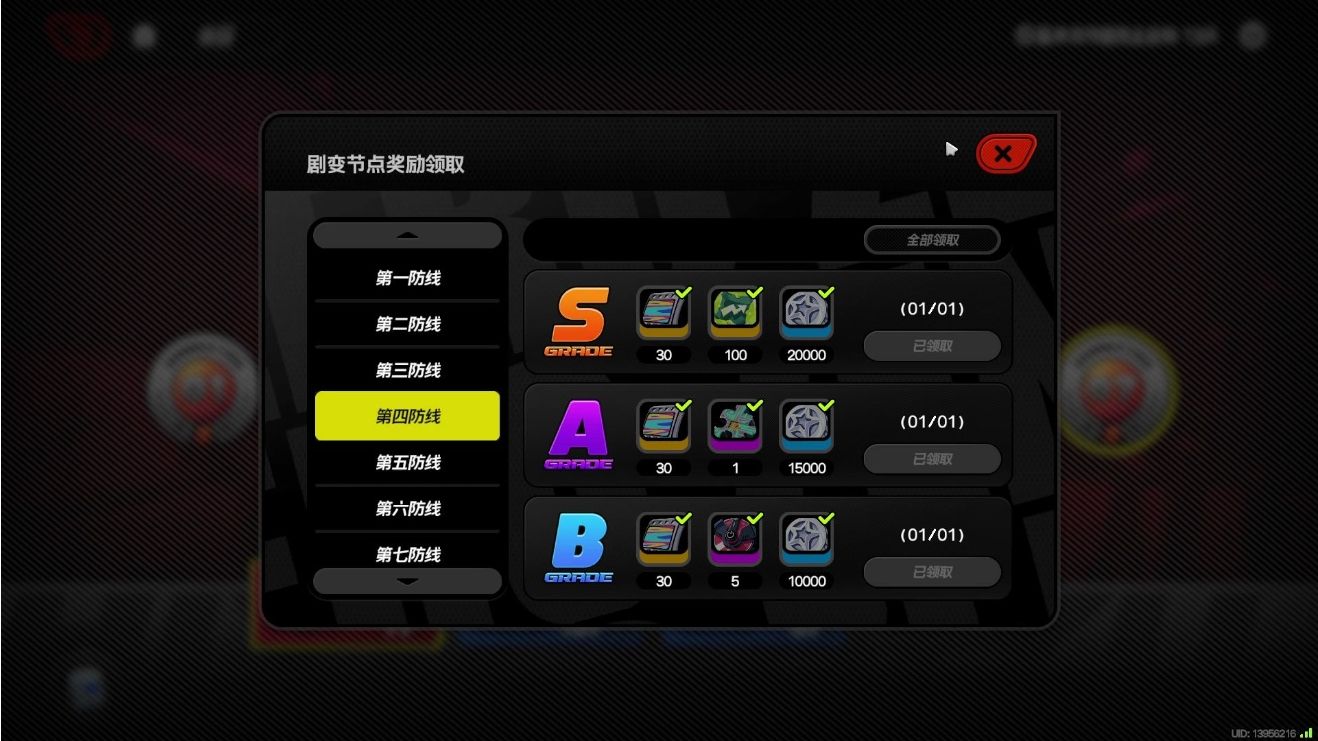This screenshot has height=741, width=1318.
Task: Open 第七防线
Action: 406,555
